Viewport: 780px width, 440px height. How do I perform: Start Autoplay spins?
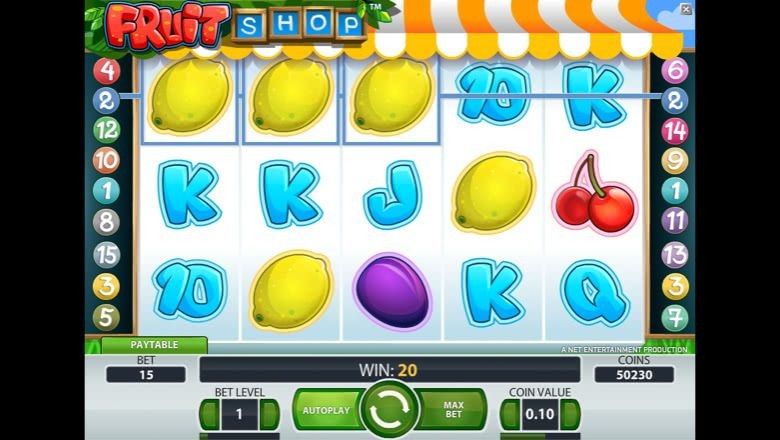(325, 411)
